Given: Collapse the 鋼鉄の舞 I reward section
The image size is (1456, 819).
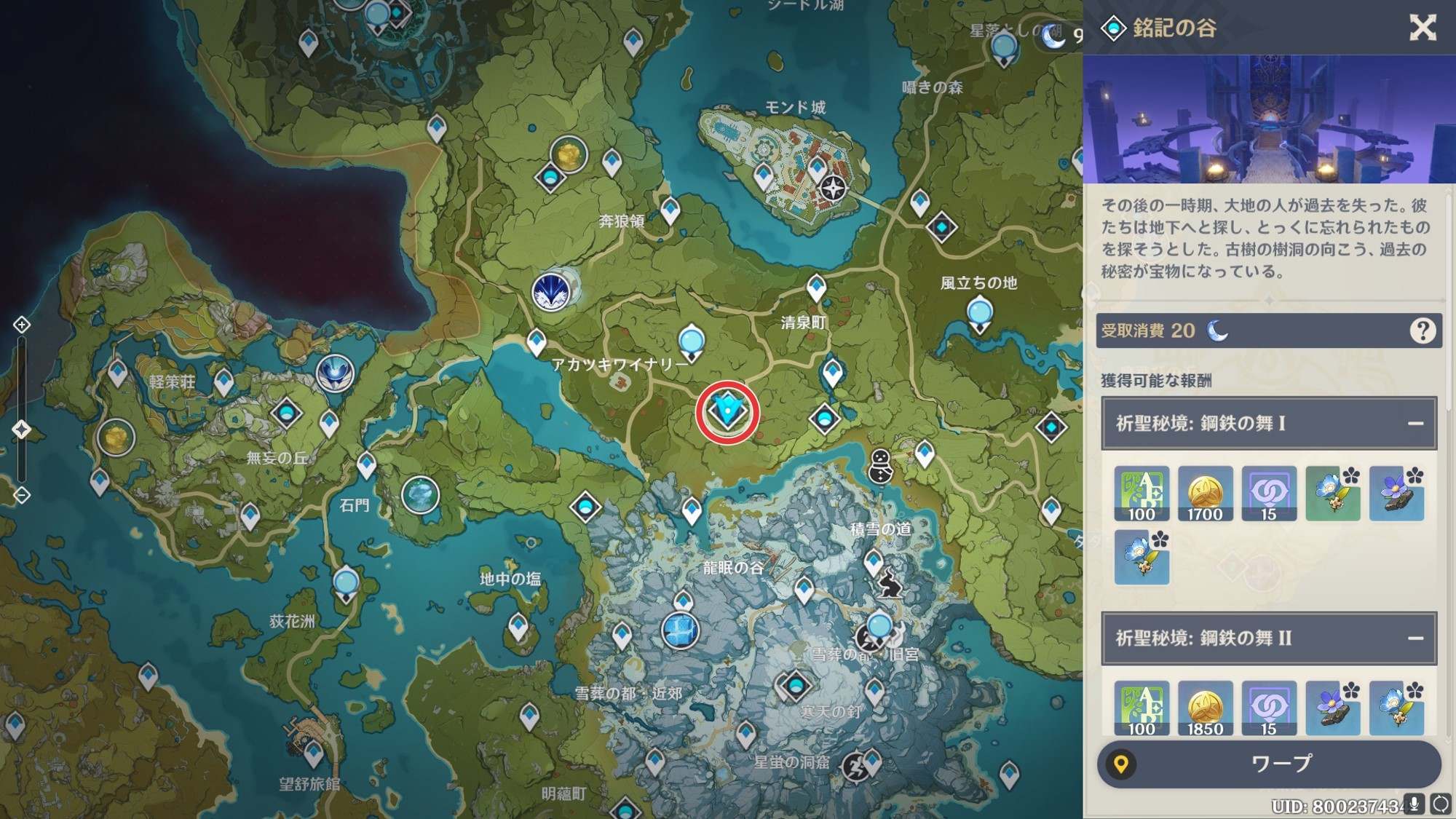Looking at the screenshot, I should [x=1415, y=424].
